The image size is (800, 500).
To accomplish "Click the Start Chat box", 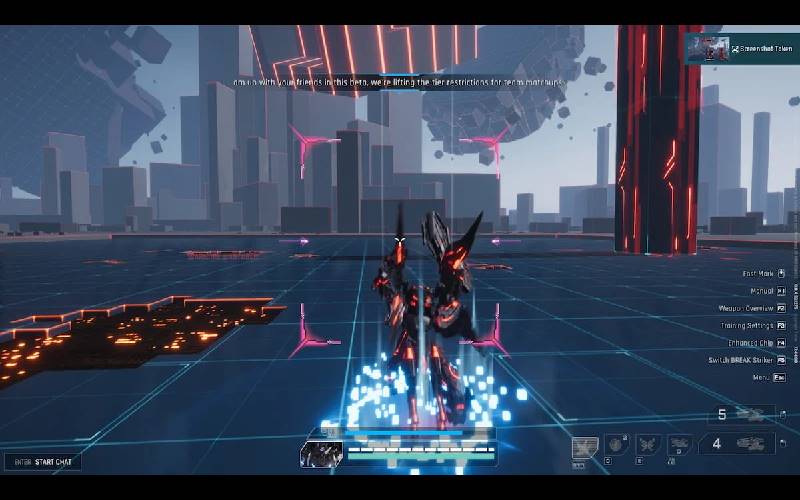I will 42,462.
